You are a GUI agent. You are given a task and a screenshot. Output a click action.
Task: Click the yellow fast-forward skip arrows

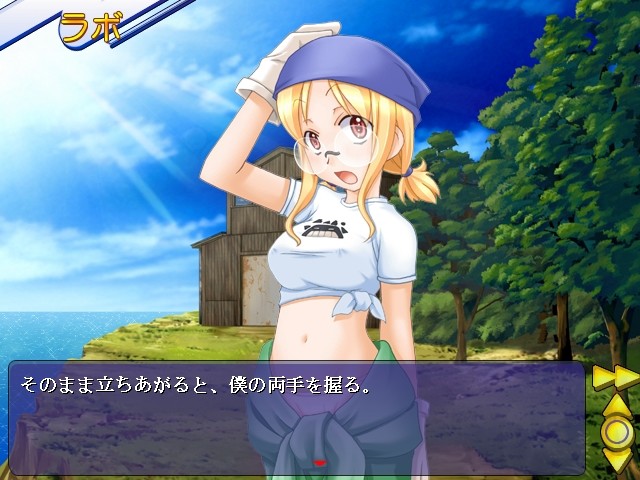tap(615, 378)
